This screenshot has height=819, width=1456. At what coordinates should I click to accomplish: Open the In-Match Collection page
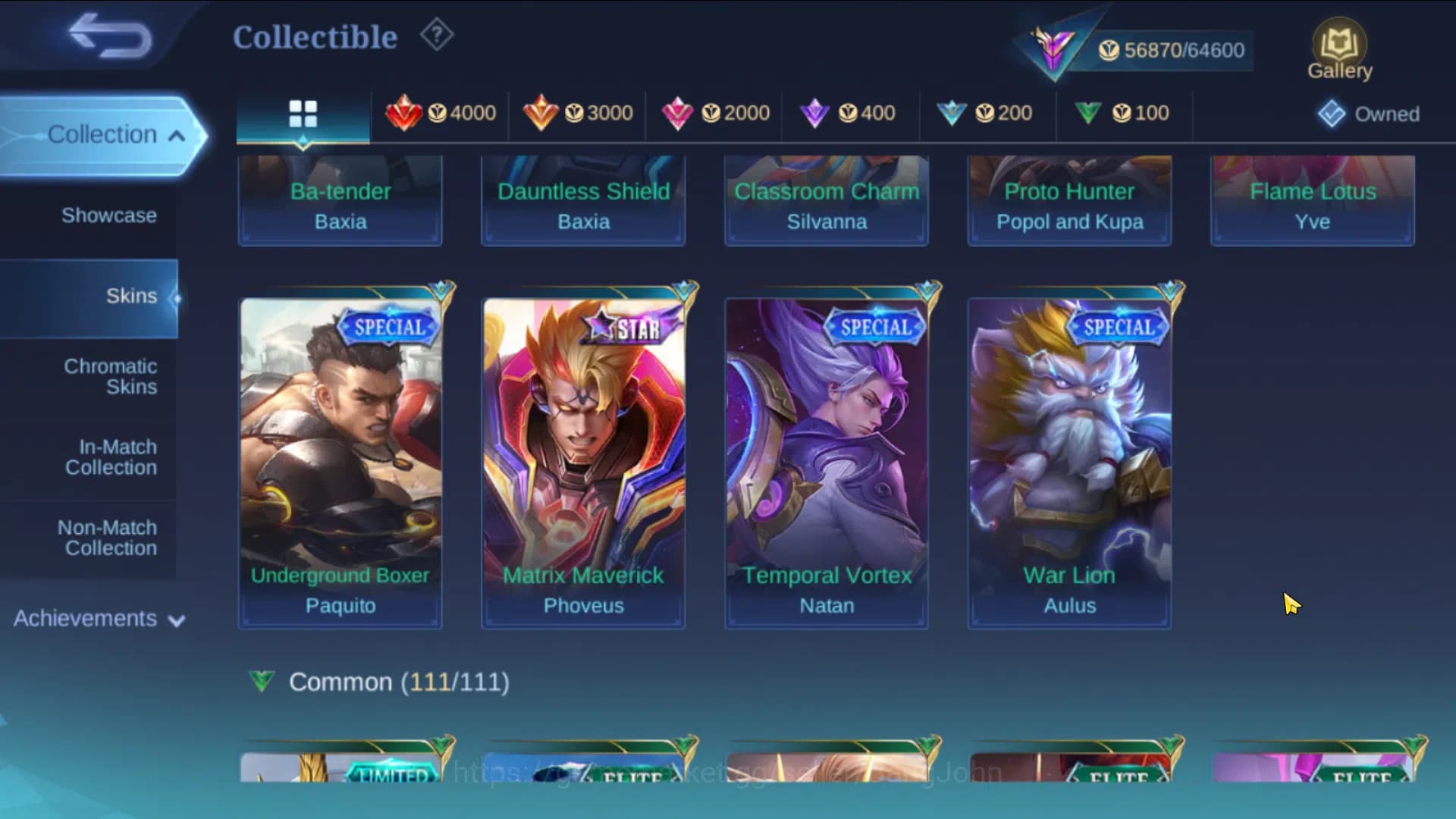click(x=111, y=457)
